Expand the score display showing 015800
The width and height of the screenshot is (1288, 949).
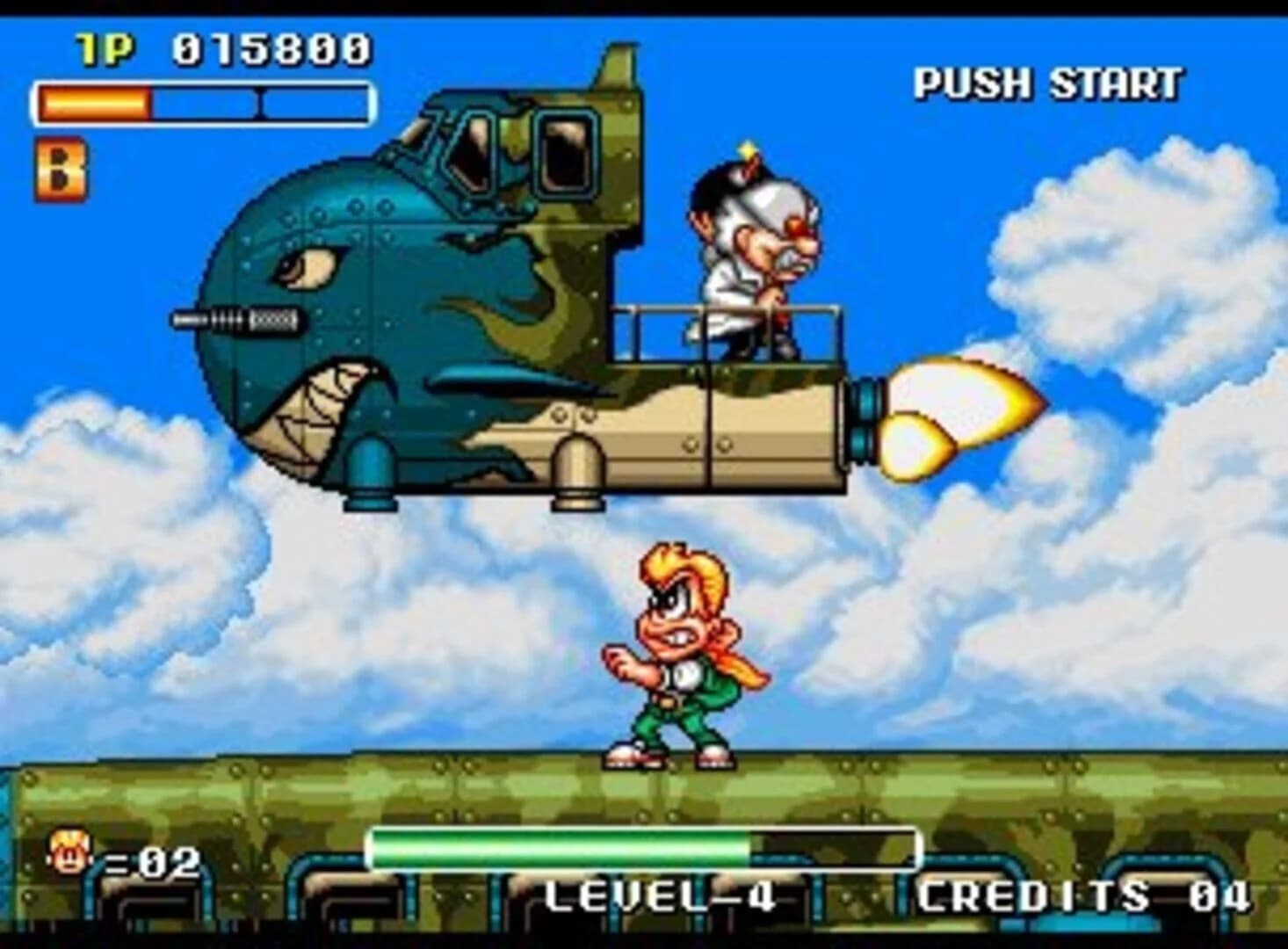point(272,48)
